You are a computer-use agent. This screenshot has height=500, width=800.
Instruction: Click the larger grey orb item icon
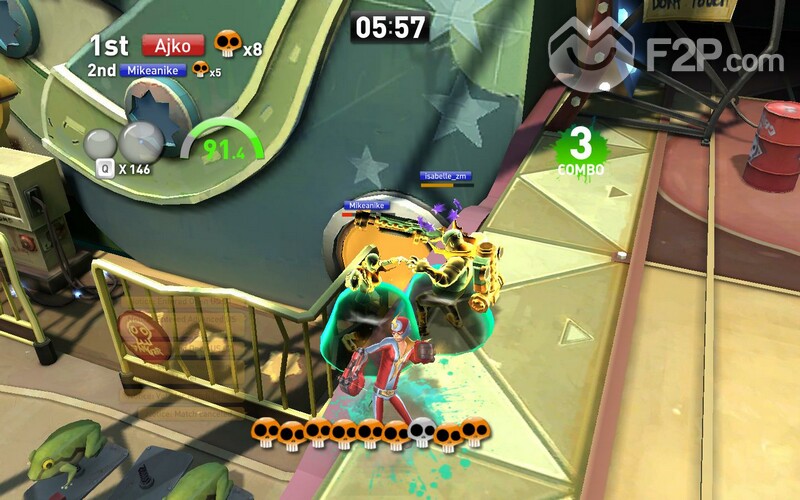(142, 141)
